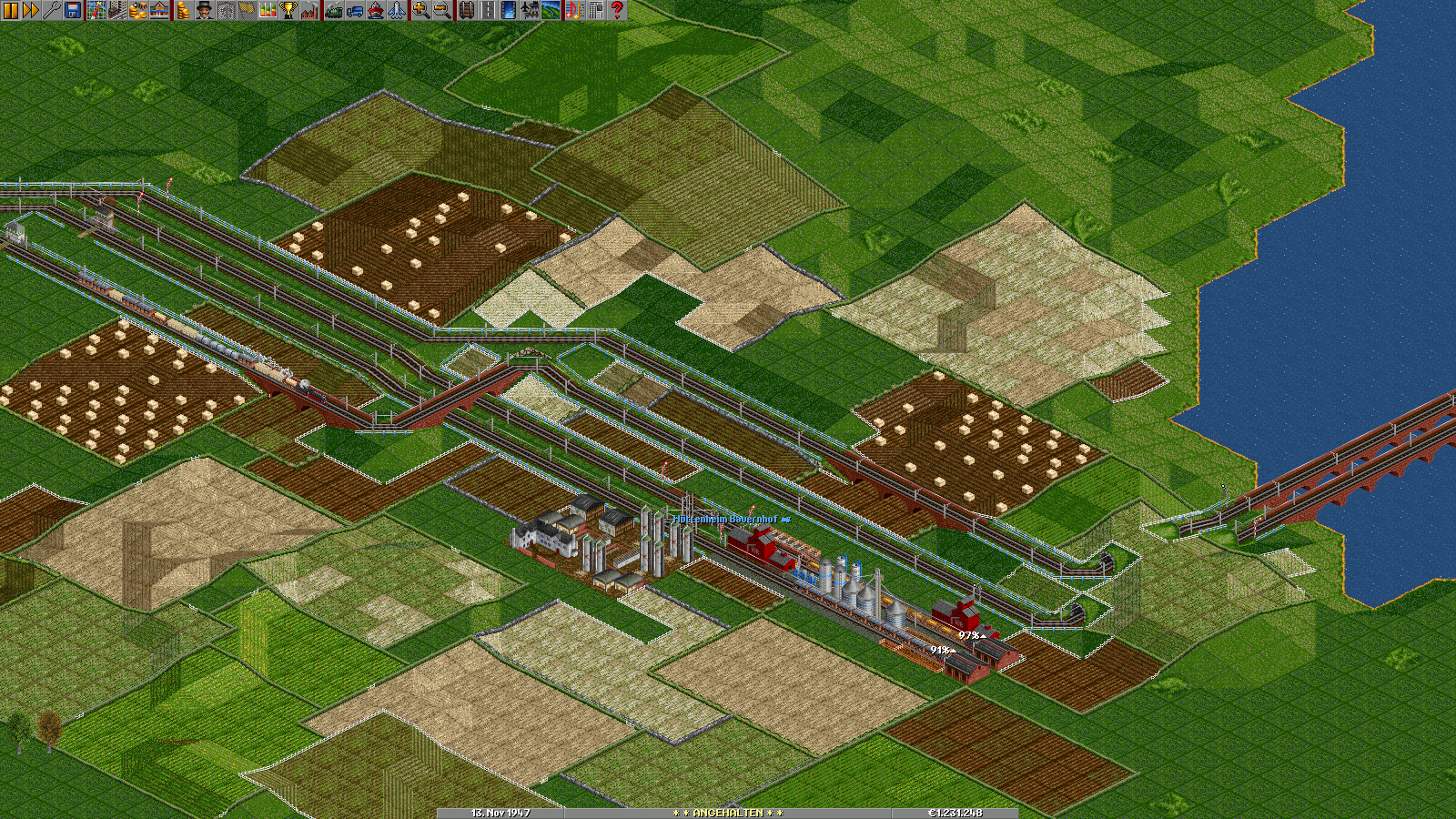This screenshot has height=819, width=1456.
Task: Unpause the game with the pause button
Action: 10,10
